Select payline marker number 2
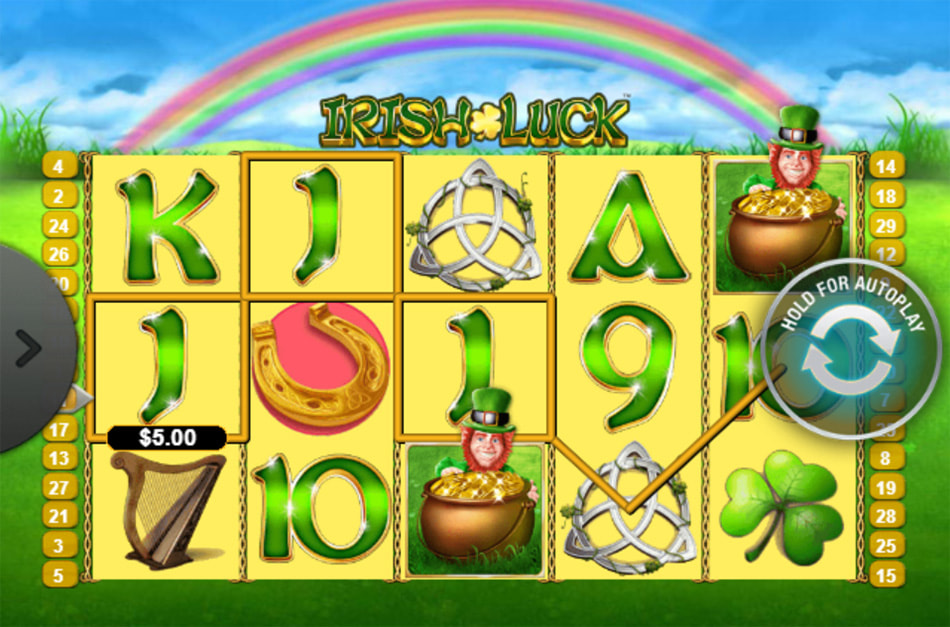 tap(59, 196)
